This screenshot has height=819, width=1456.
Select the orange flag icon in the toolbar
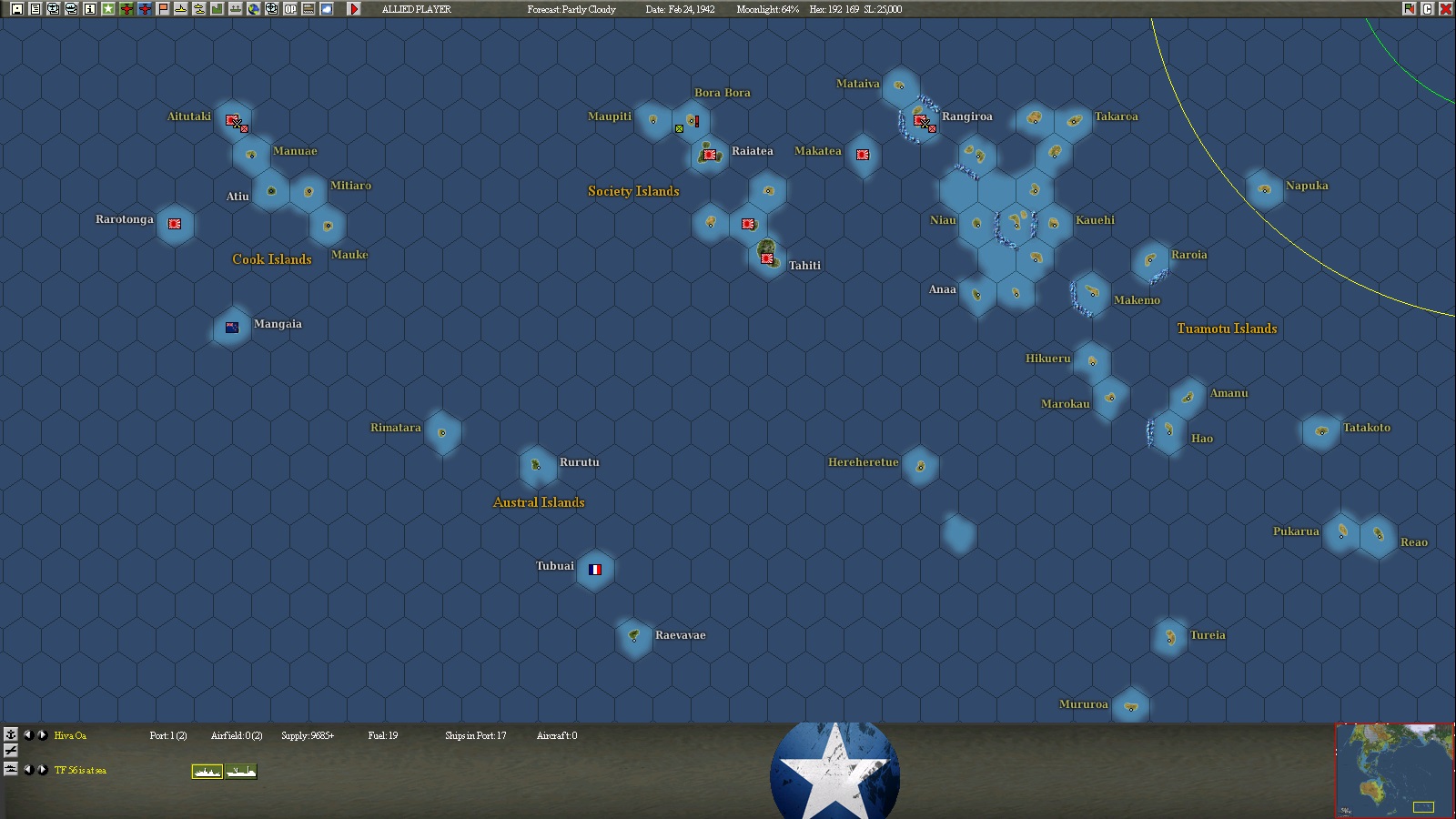coord(162,9)
